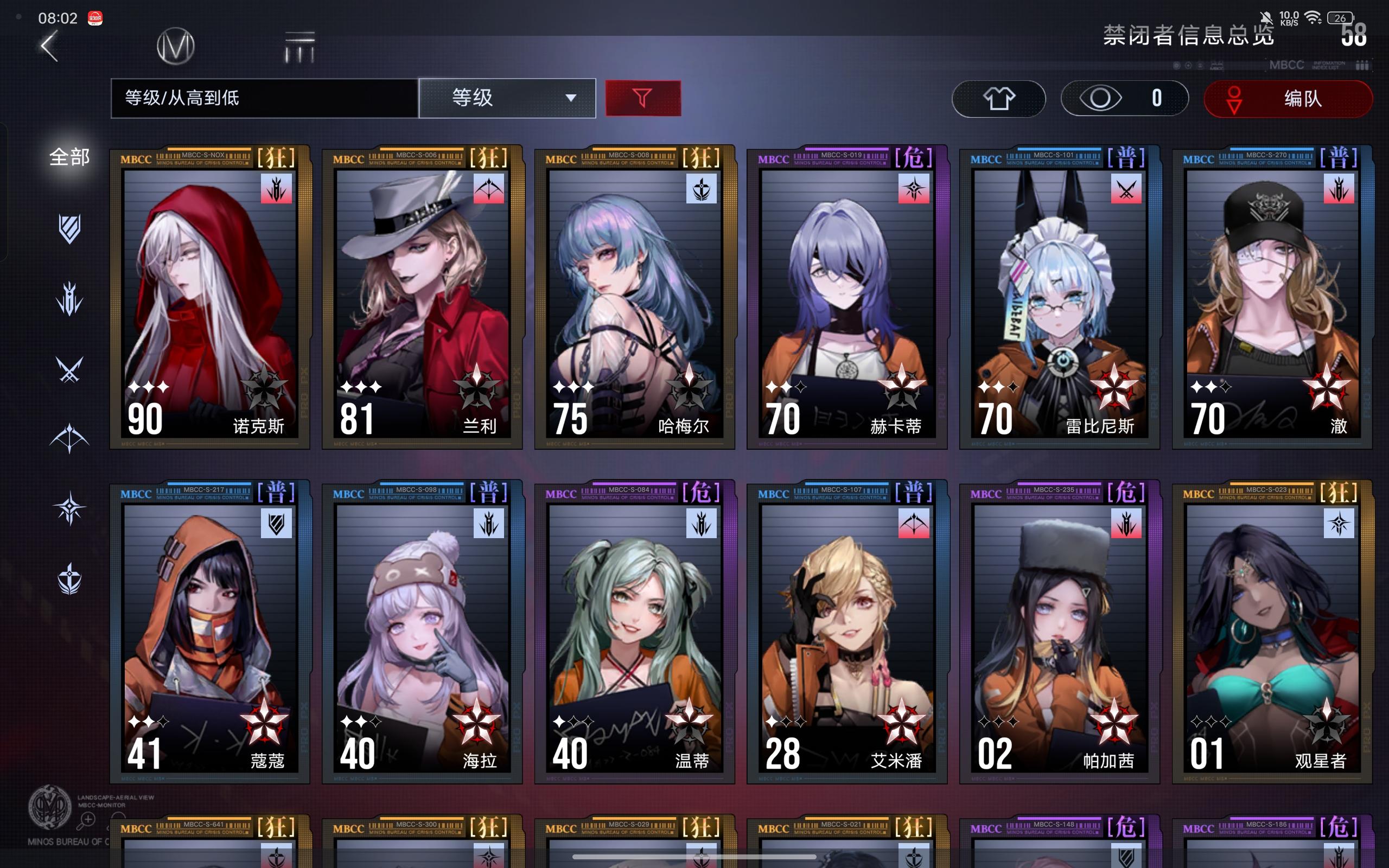The width and height of the screenshot is (1389, 868).
Task: Toggle the eye visibility counter
Action: point(1124,98)
